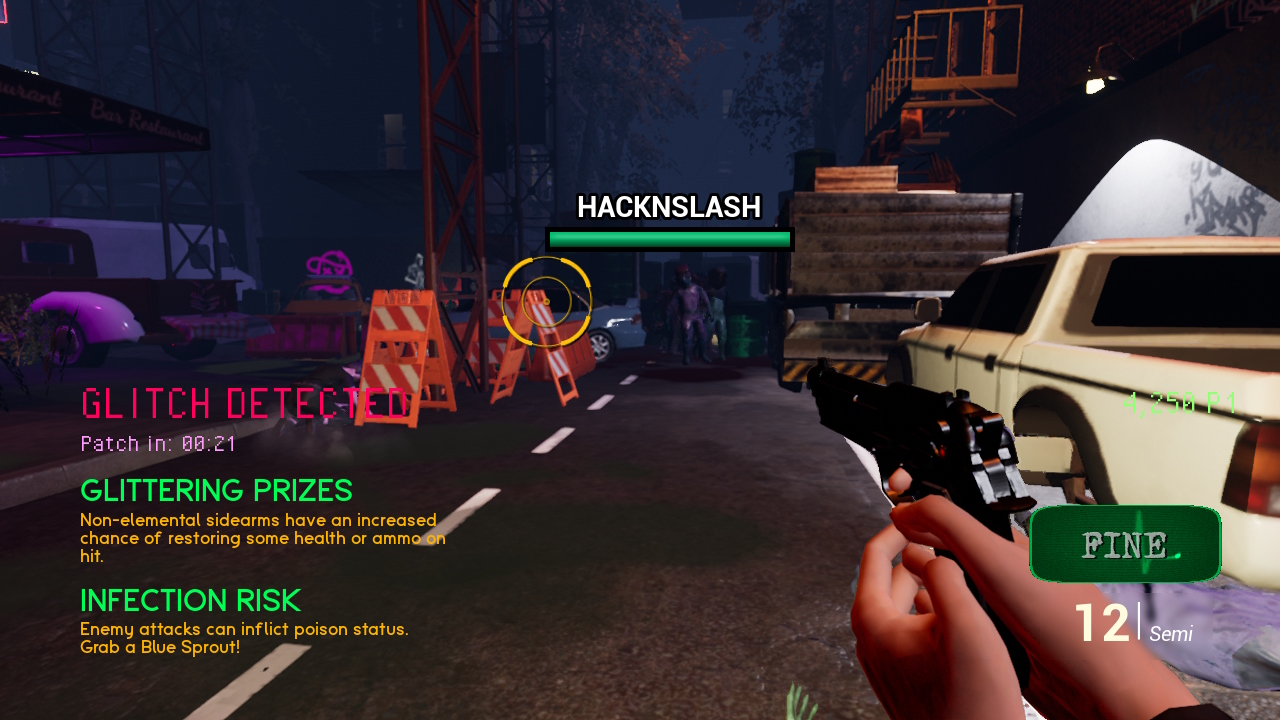The height and width of the screenshot is (720, 1280).
Task: Click the 4,250 P1 score readout
Action: [1178, 402]
